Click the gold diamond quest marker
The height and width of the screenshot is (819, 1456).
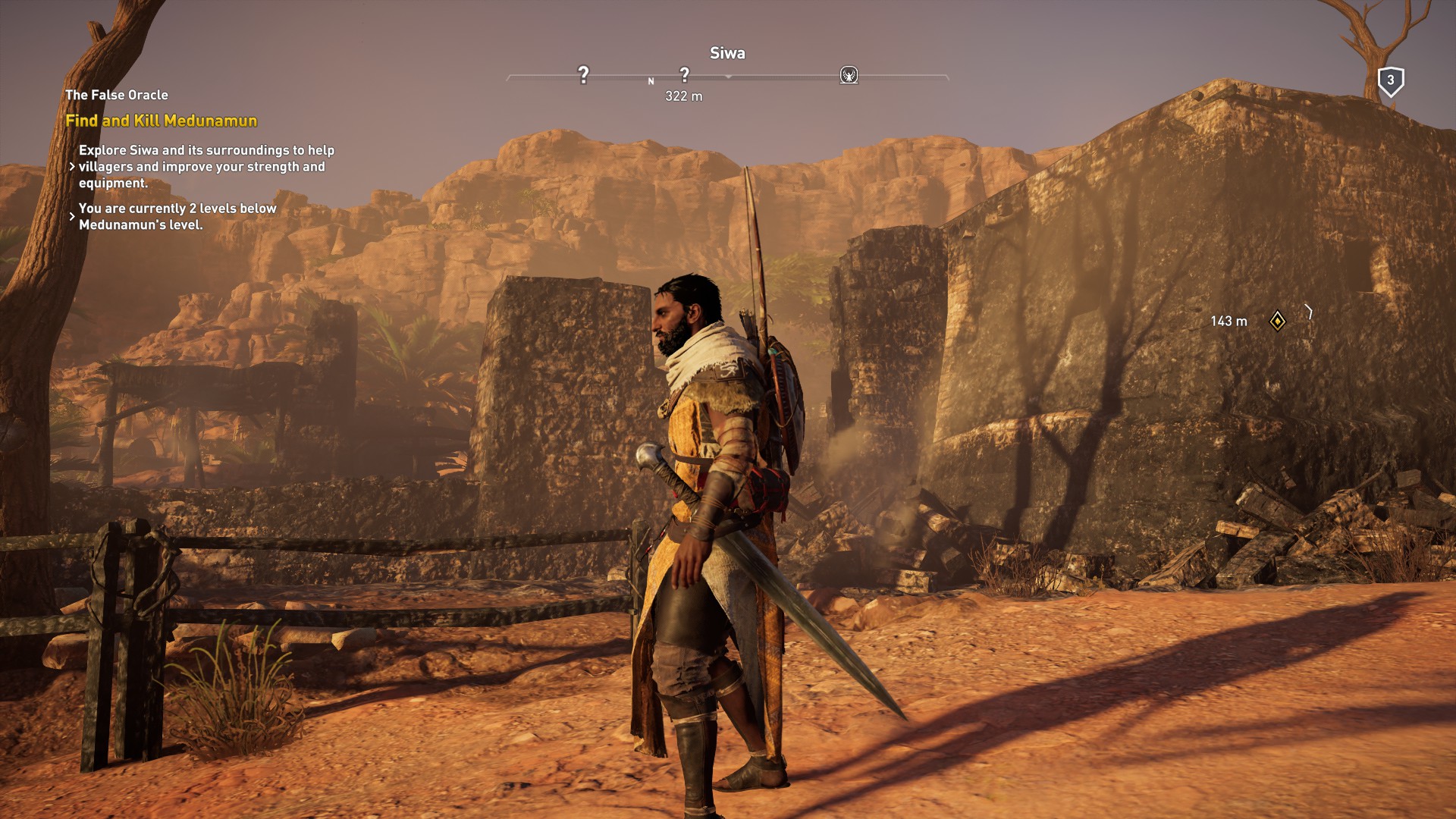pyautogui.click(x=1277, y=322)
